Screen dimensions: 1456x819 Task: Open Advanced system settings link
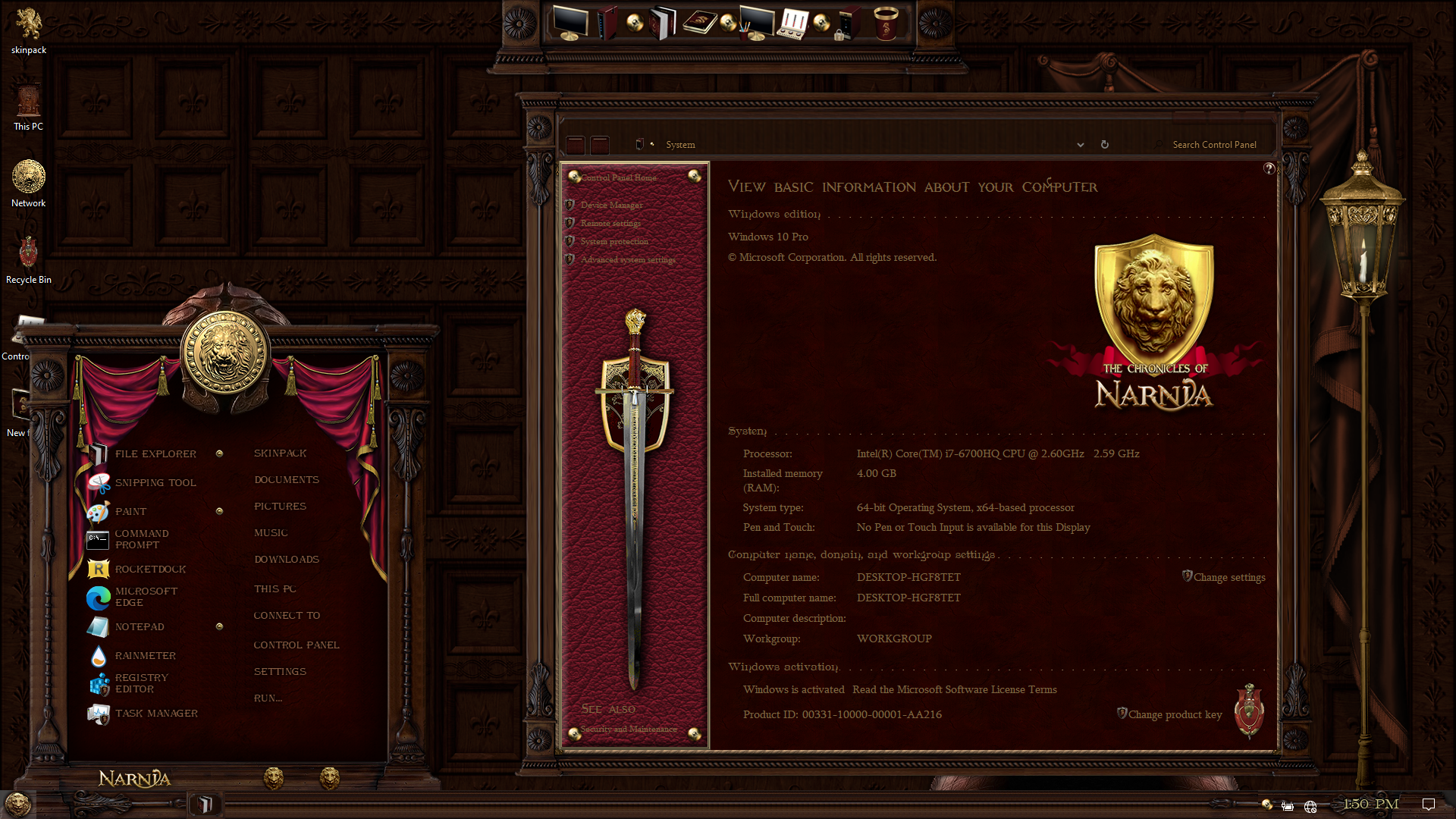628,260
